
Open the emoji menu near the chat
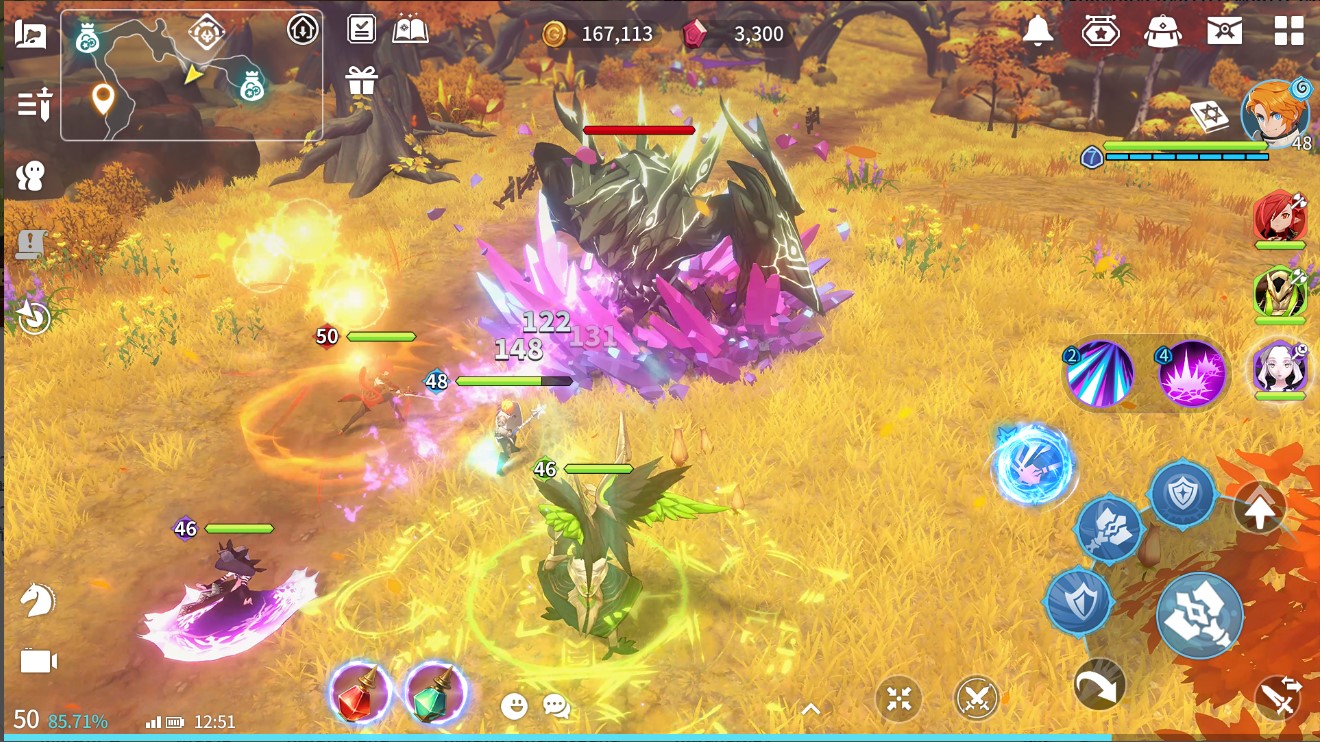coord(514,705)
